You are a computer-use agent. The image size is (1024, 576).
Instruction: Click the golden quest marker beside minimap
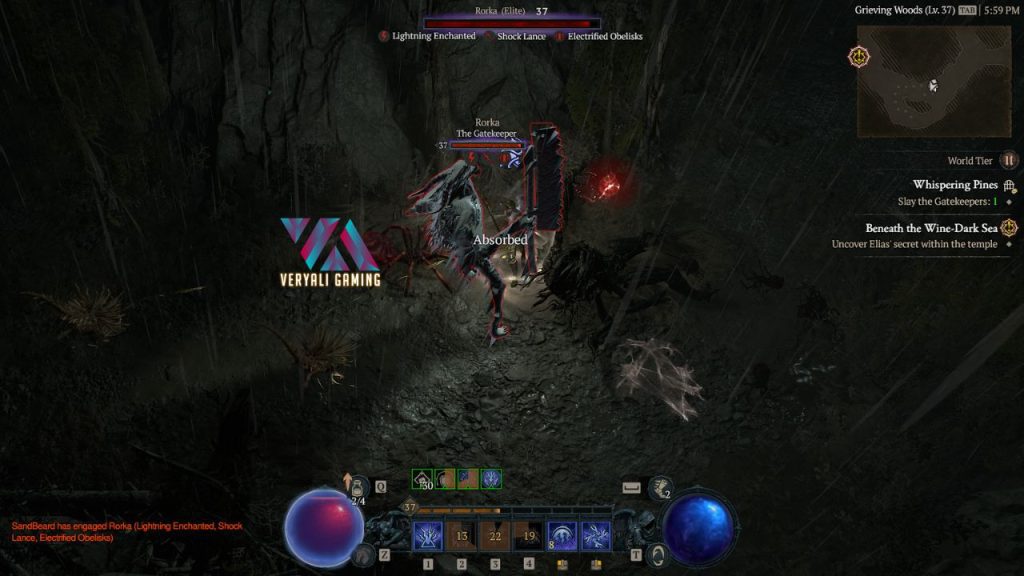(859, 57)
